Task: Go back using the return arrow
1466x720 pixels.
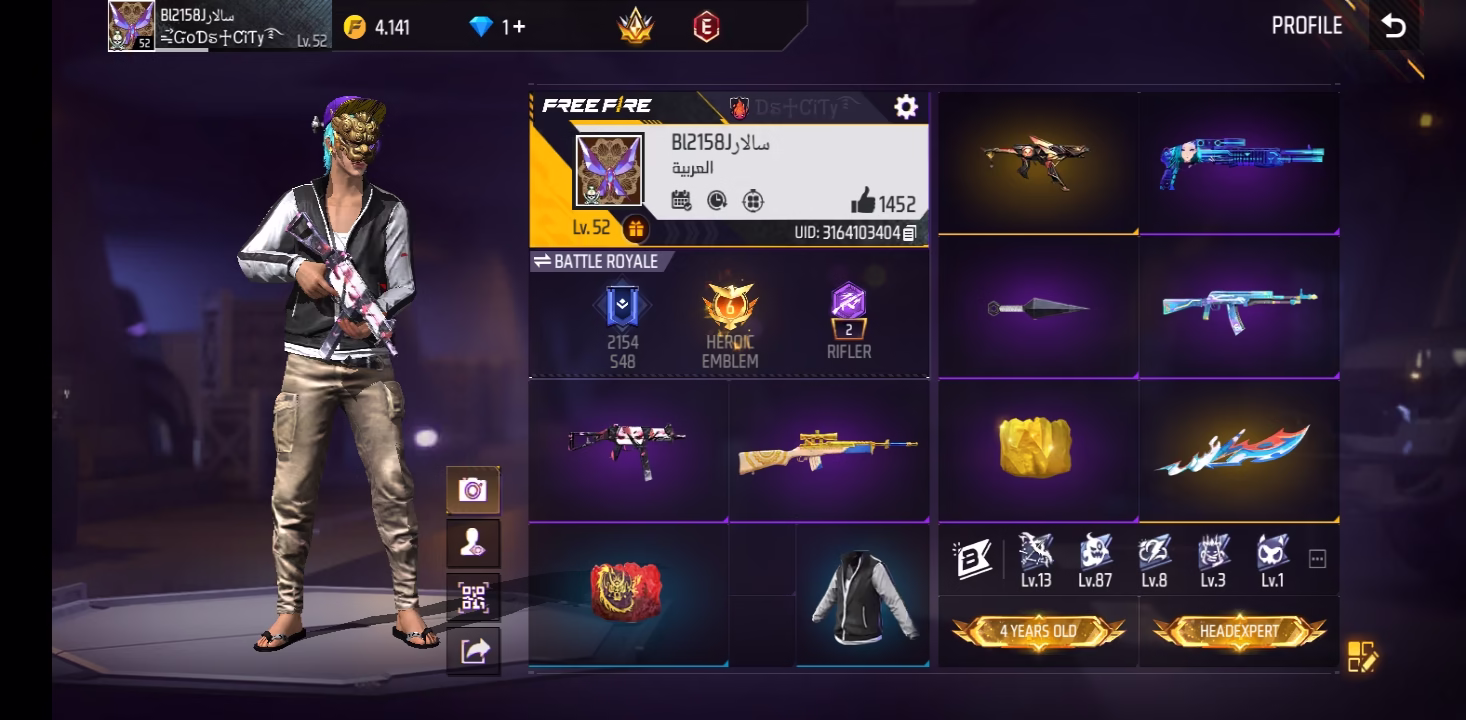Action: tap(1393, 27)
